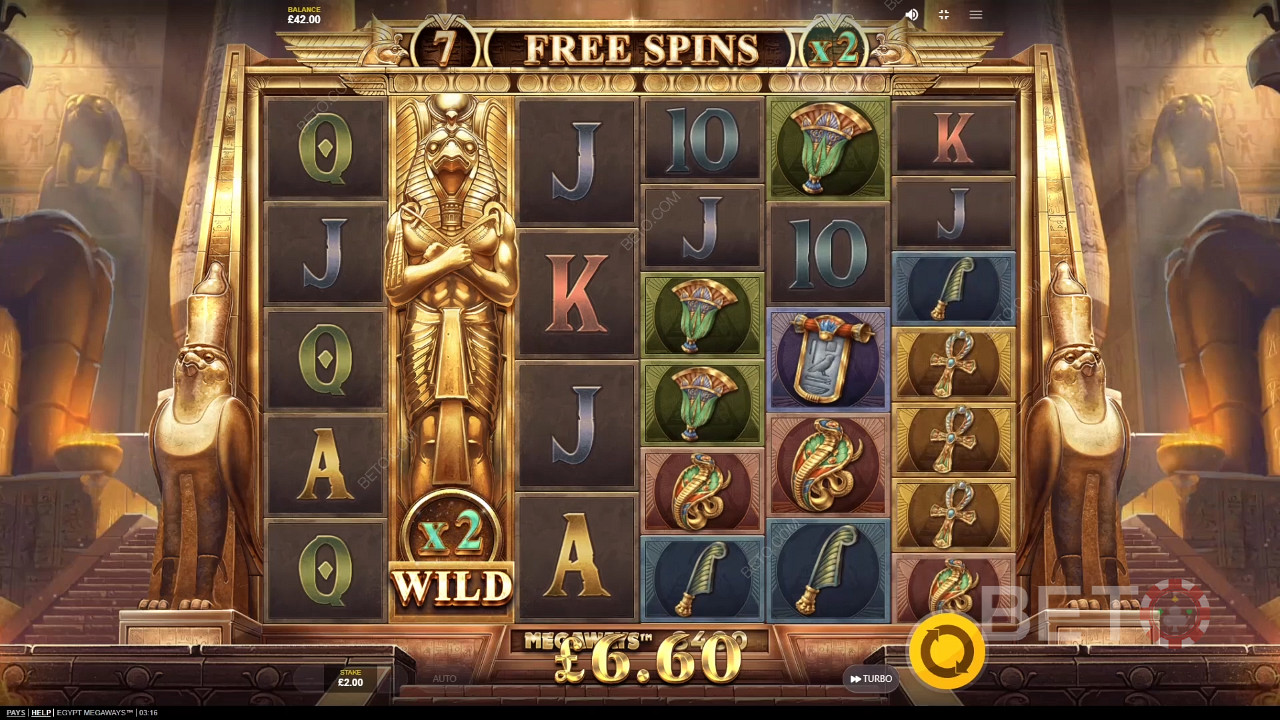1280x720 pixels.
Task: Open the Auto spin option
Action: (x=444, y=679)
